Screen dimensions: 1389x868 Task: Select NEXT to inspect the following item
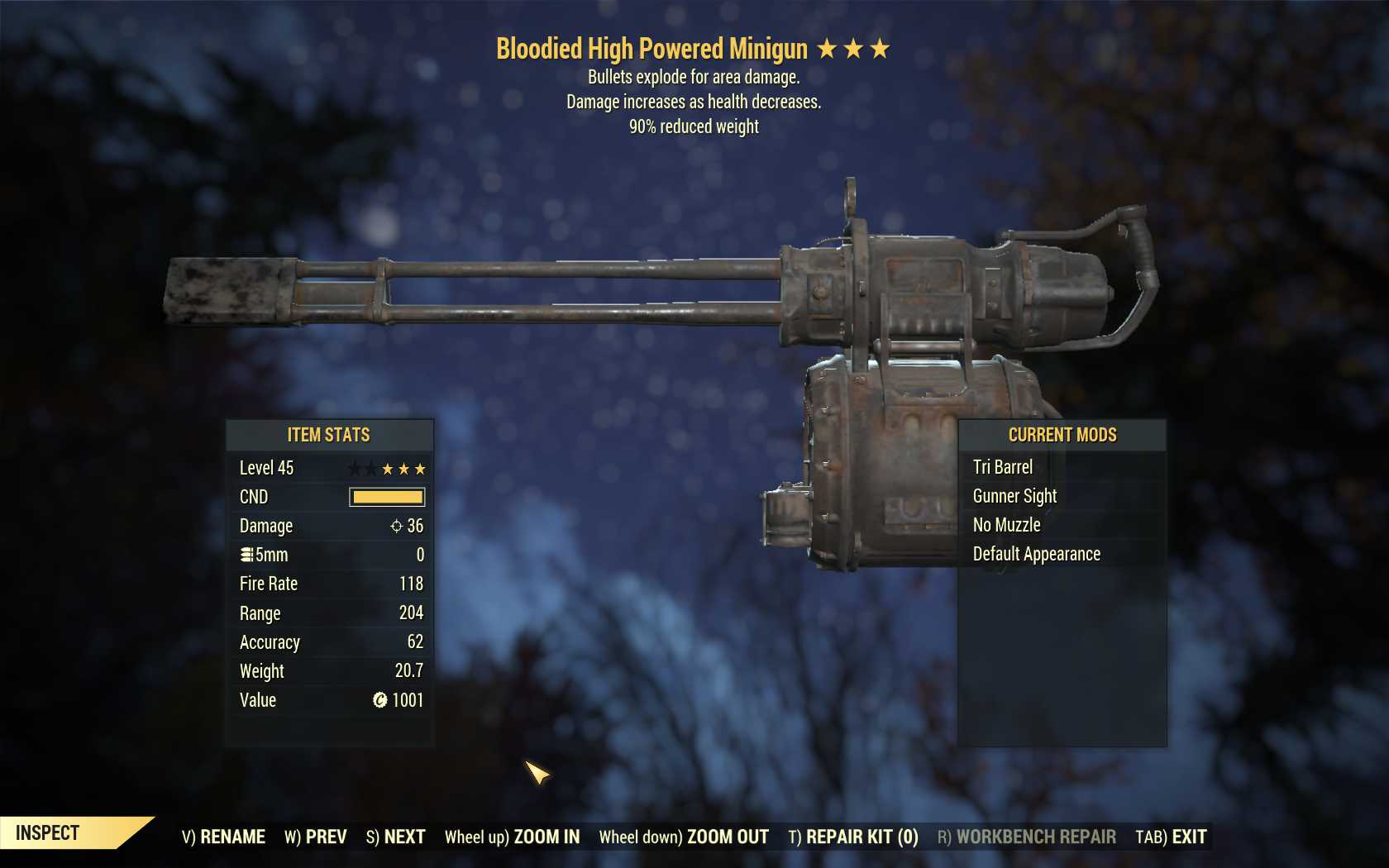pos(395,837)
